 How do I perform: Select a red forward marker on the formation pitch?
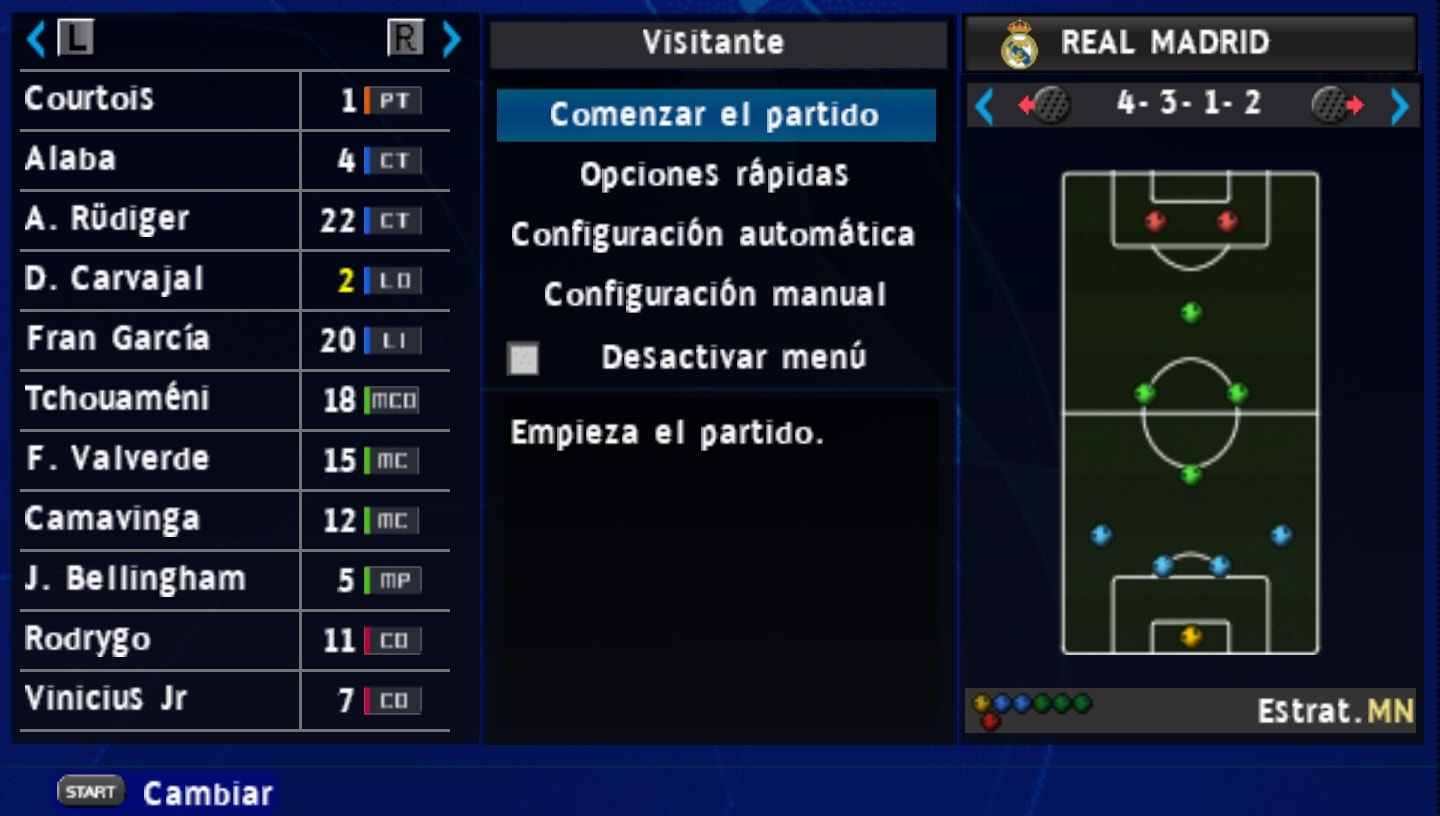pyautogui.click(x=1154, y=218)
